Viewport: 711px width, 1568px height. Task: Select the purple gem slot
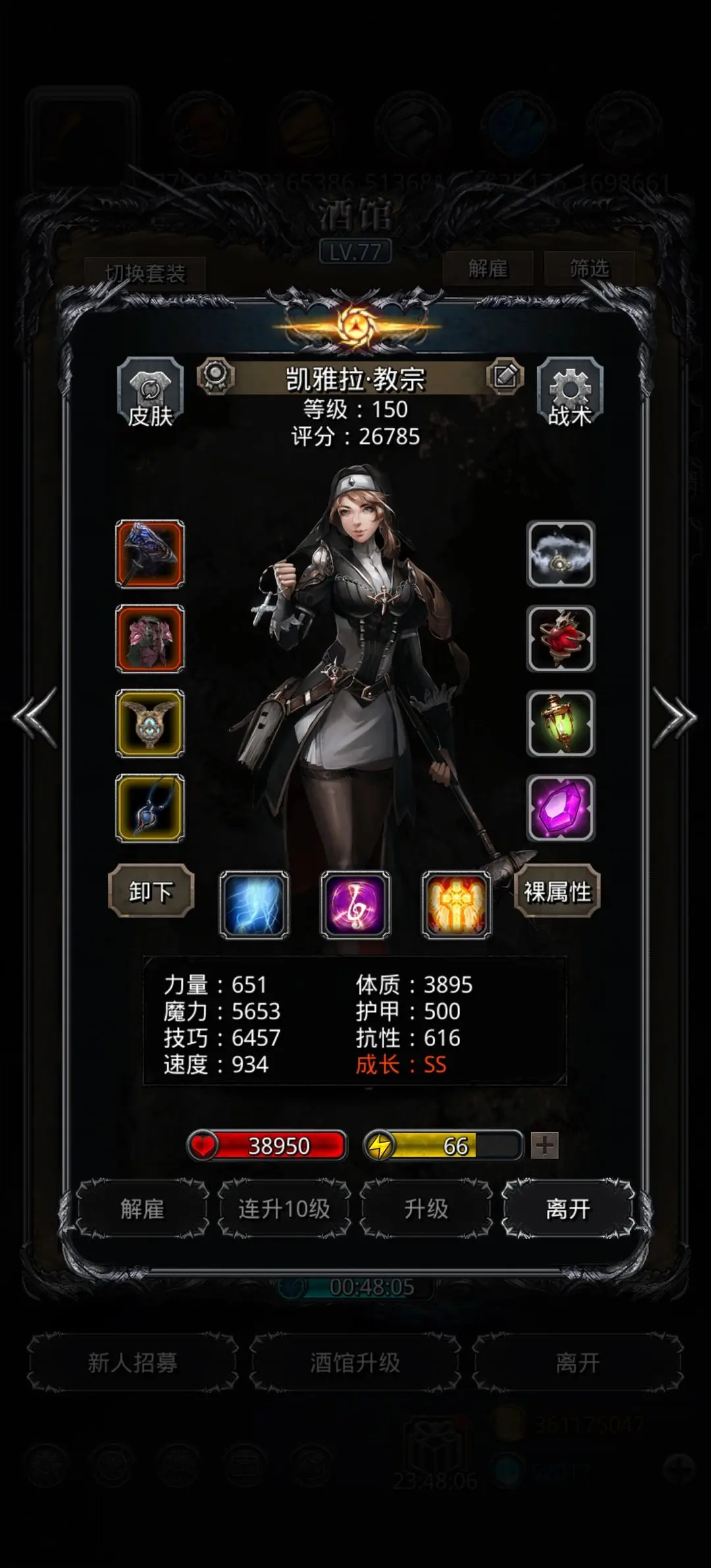click(x=561, y=808)
